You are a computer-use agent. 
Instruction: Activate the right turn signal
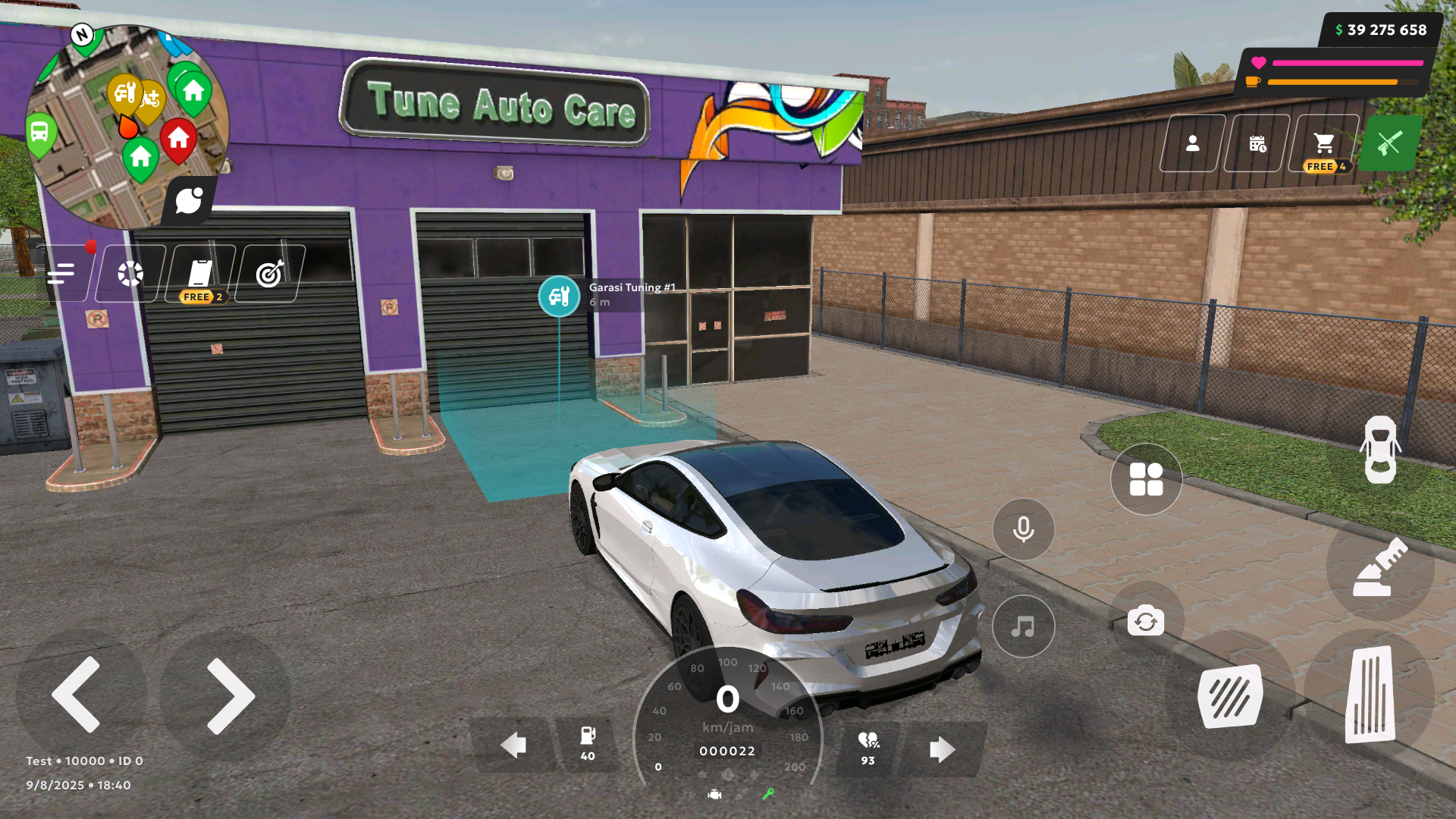[942, 749]
